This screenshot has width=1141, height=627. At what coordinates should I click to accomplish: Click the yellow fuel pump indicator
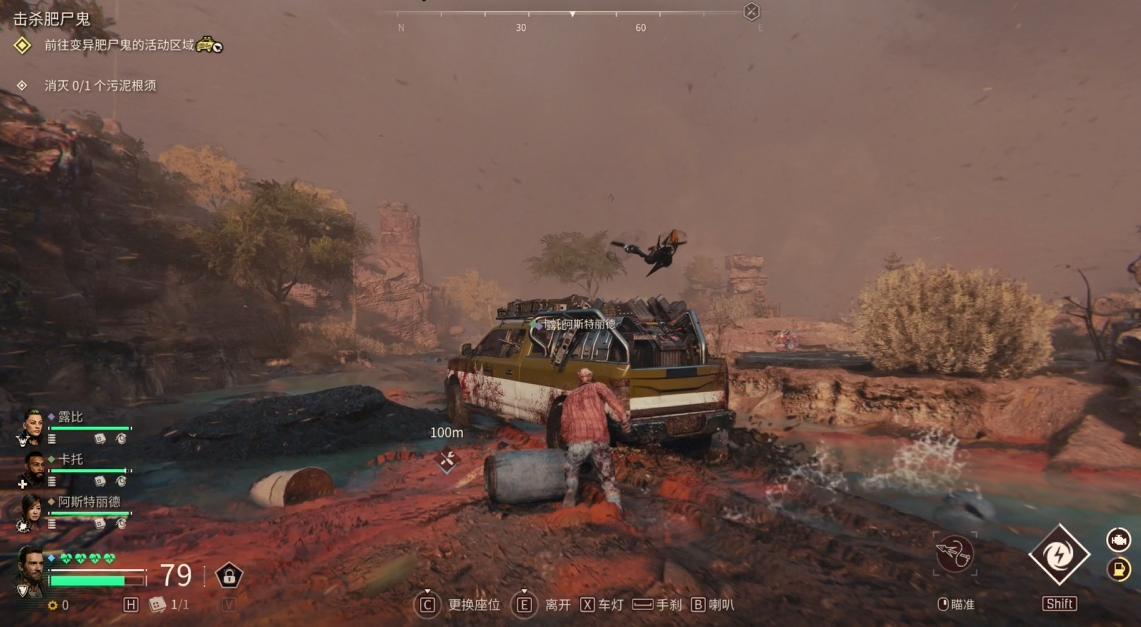tap(1119, 569)
